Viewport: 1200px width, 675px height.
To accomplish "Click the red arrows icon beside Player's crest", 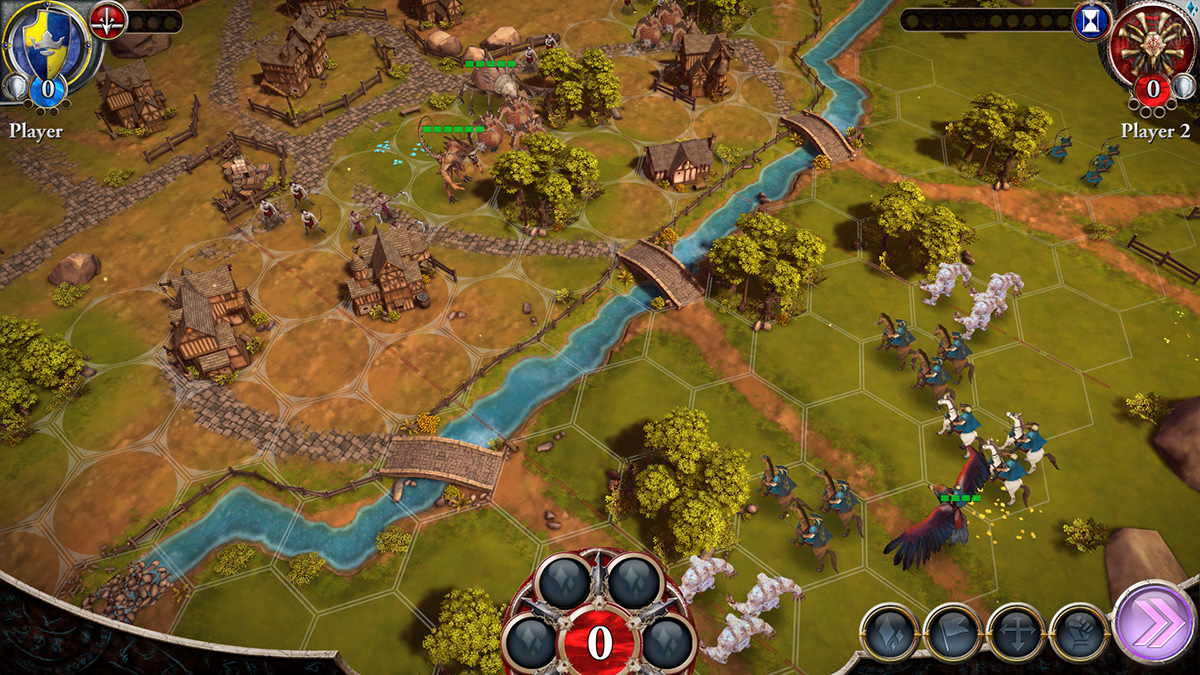I will coord(108,20).
